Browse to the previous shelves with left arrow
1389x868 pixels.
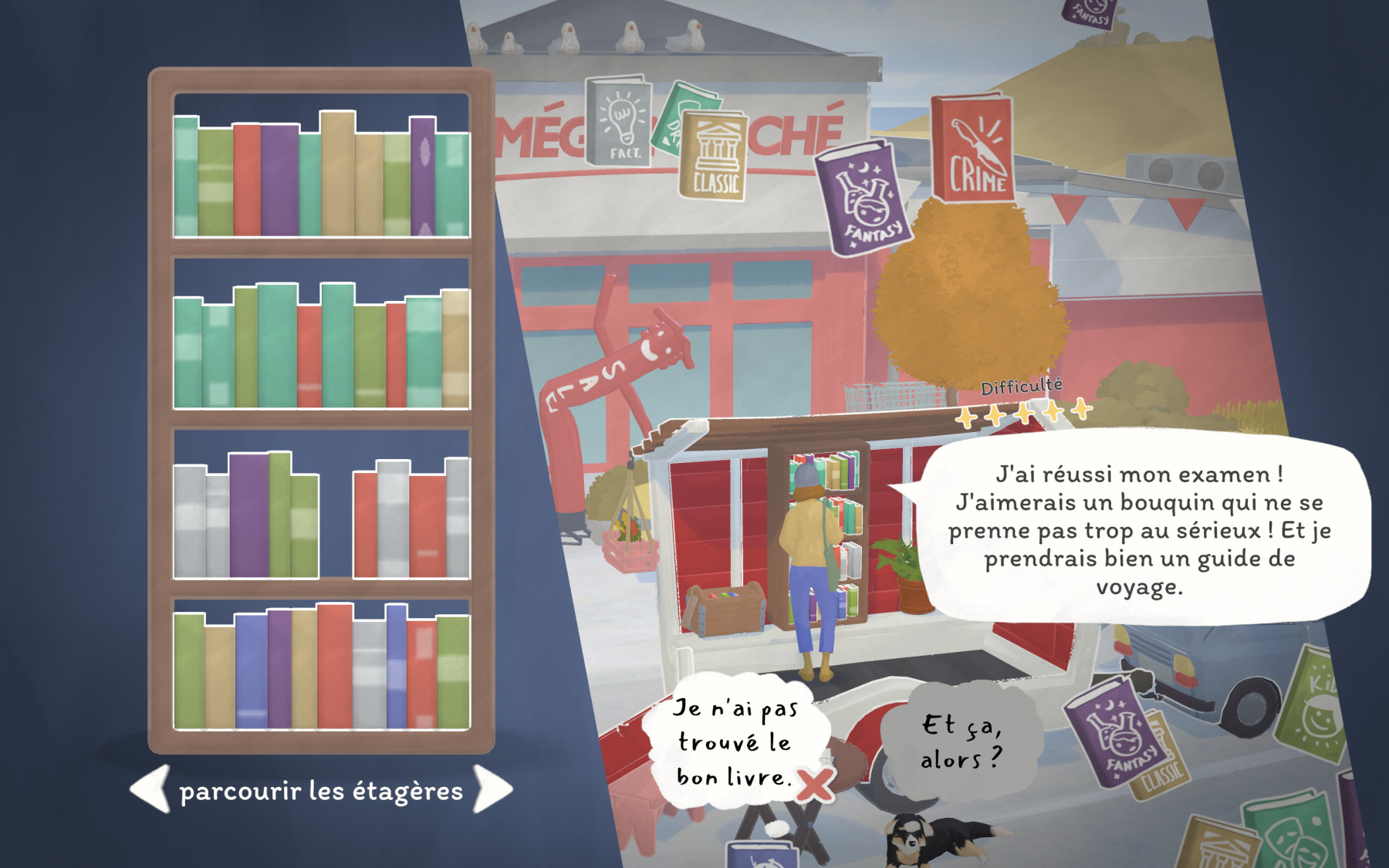pos(150,789)
